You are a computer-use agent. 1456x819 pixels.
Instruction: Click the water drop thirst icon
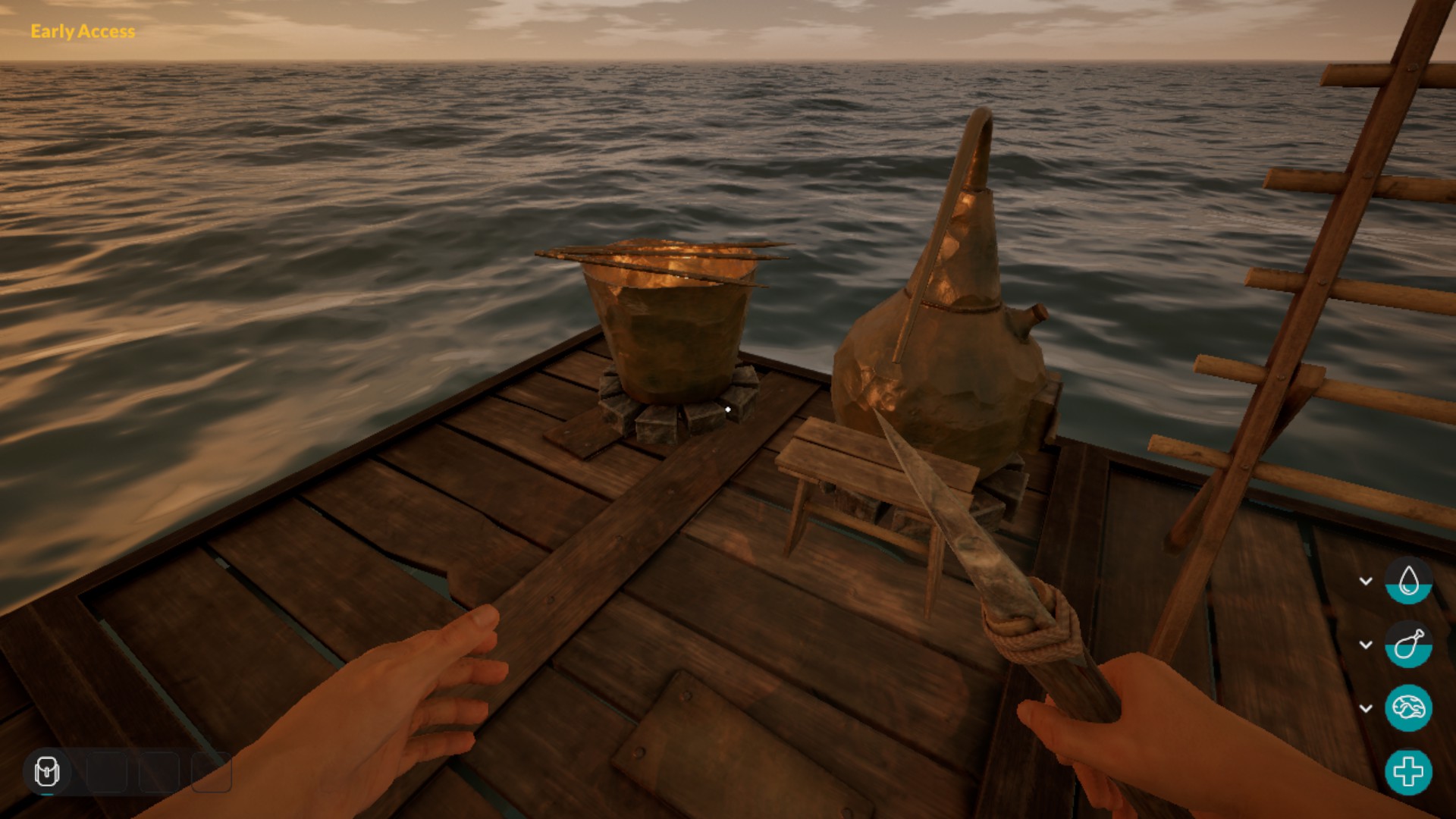1408,581
